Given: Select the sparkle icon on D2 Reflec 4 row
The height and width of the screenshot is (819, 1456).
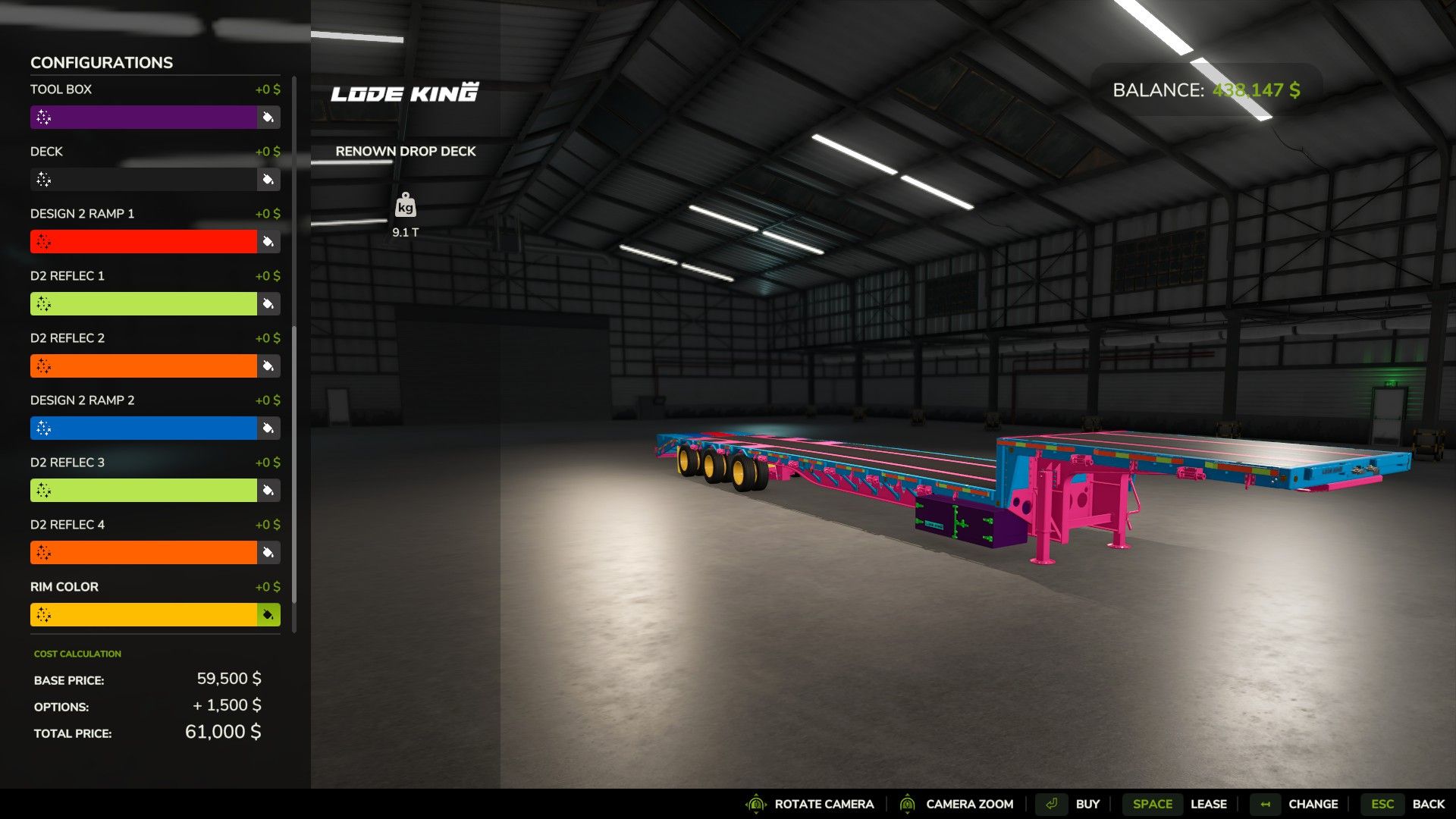Looking at the screenshot, I should click(45, 552).
